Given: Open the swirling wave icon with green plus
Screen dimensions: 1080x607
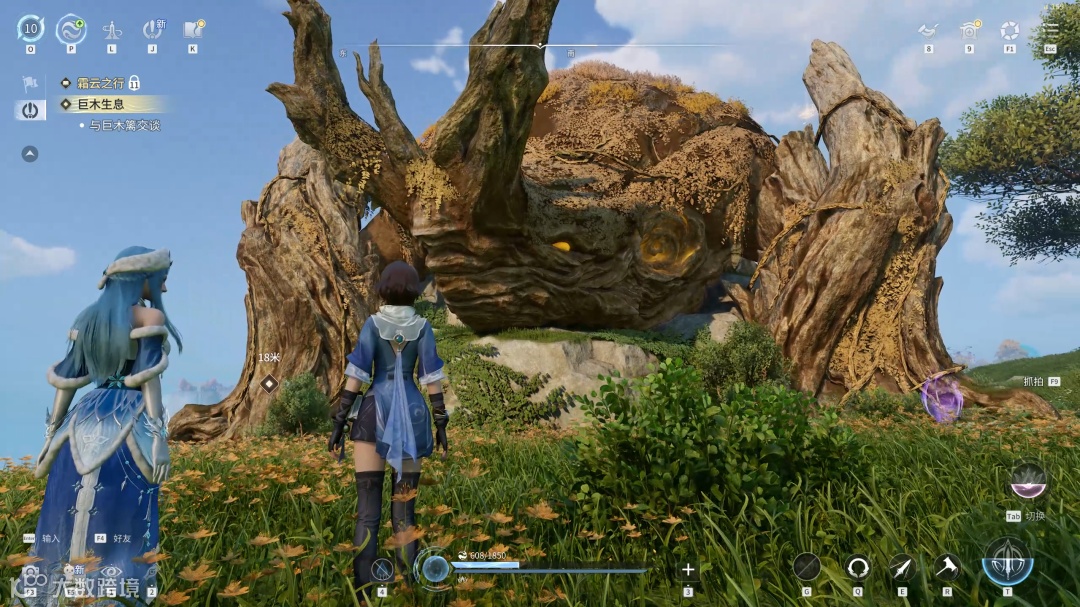Looking at the screenshot, I should (71, 28).
